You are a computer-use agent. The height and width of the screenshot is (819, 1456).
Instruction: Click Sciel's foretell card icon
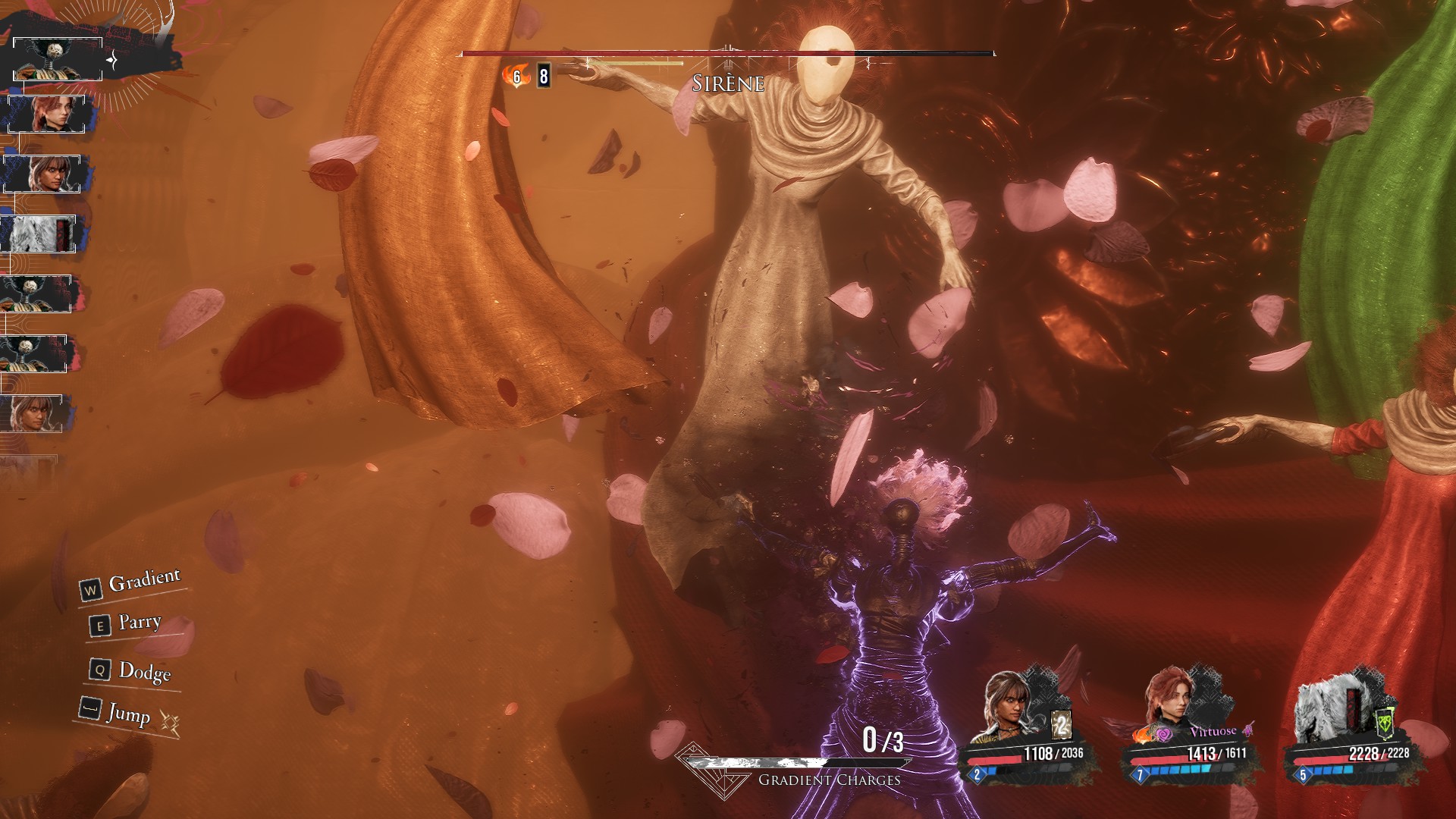coord(1062,725)
